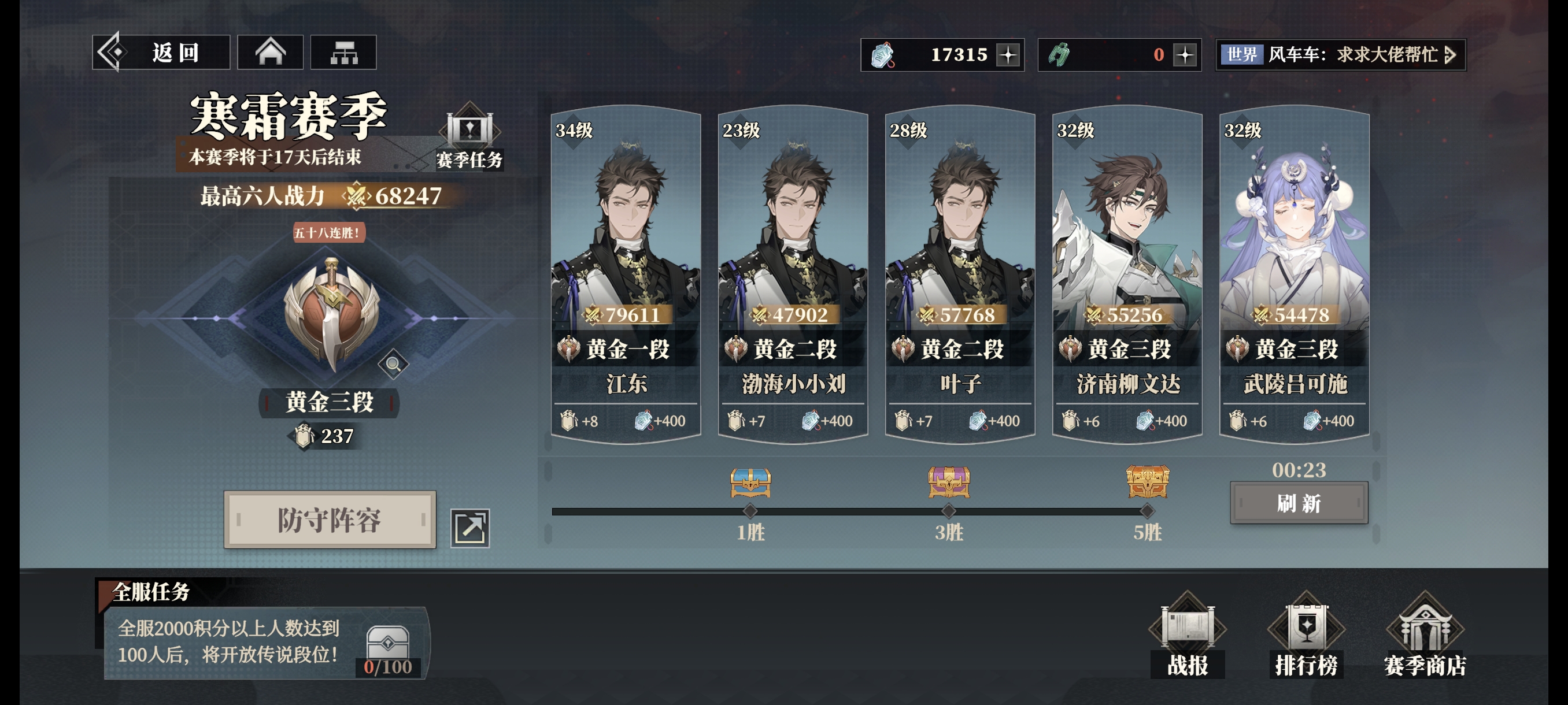Open the home screen icon
1568x705 pixels.
(x=270, y=53)
